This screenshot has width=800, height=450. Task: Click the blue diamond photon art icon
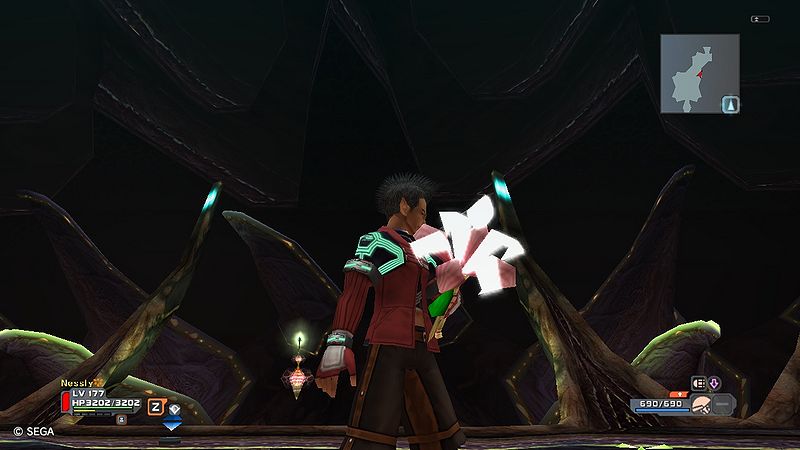pyautogui.click(x=175, y=407)
